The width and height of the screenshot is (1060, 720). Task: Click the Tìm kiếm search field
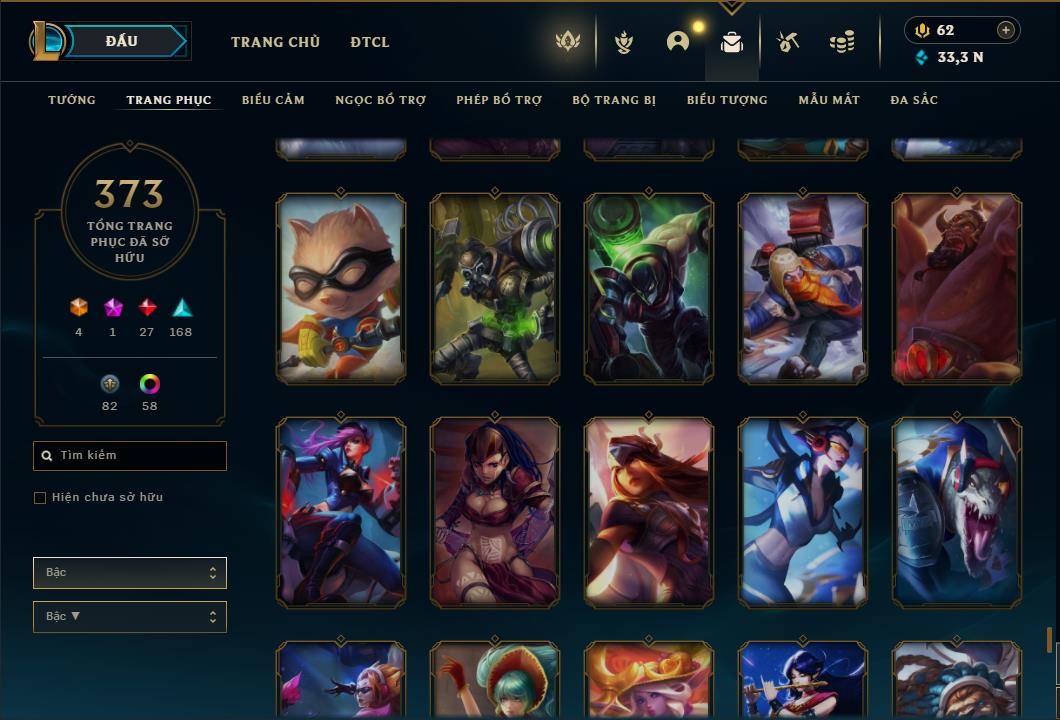tap(130, 456)
